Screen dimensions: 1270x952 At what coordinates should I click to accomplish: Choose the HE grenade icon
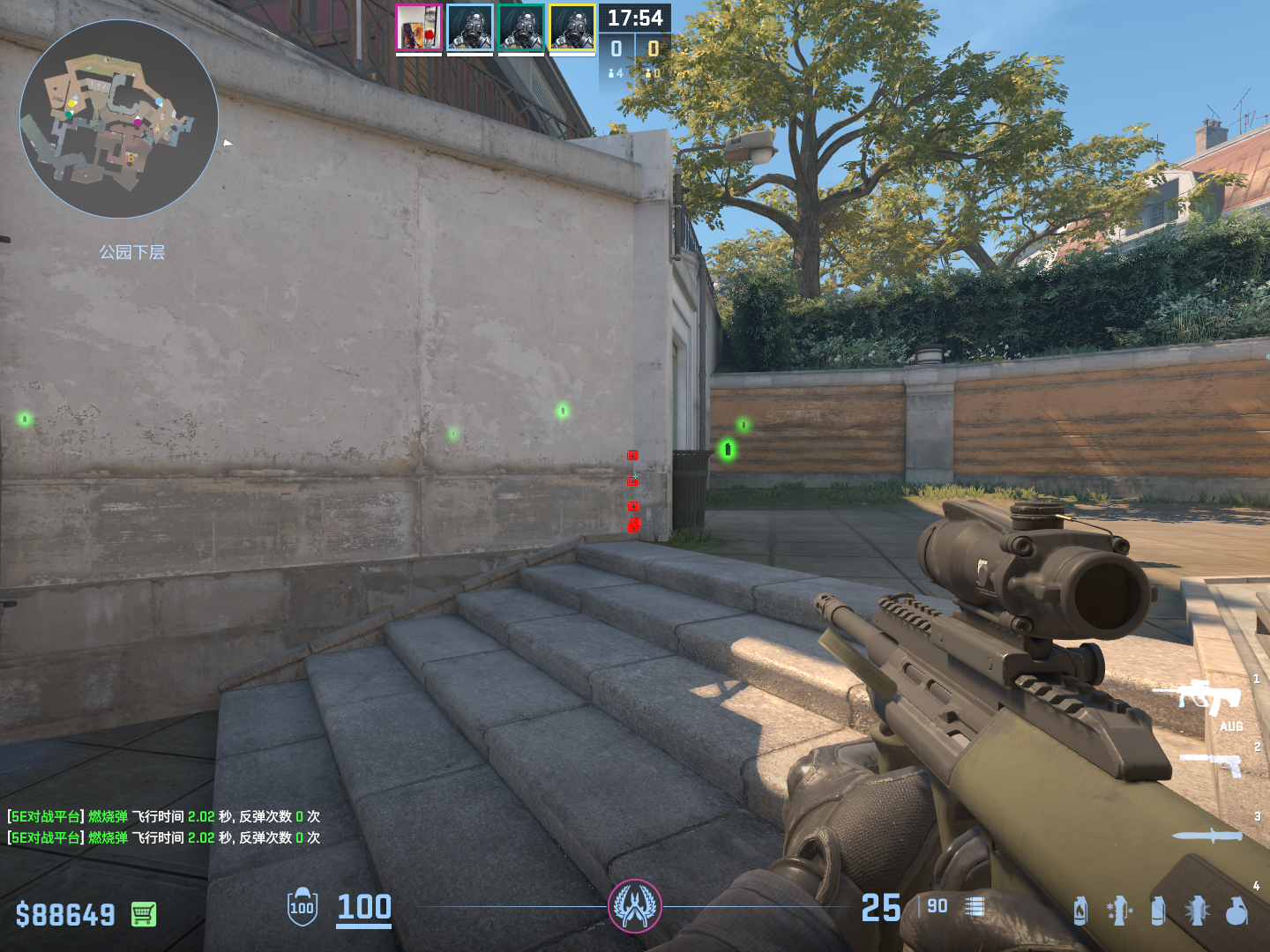(1236, 911)
